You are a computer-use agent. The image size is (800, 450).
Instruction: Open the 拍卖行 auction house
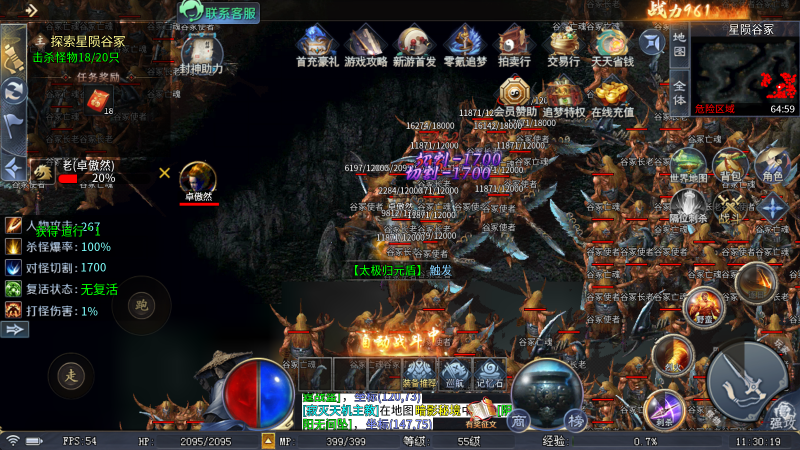tap(512, 45)
